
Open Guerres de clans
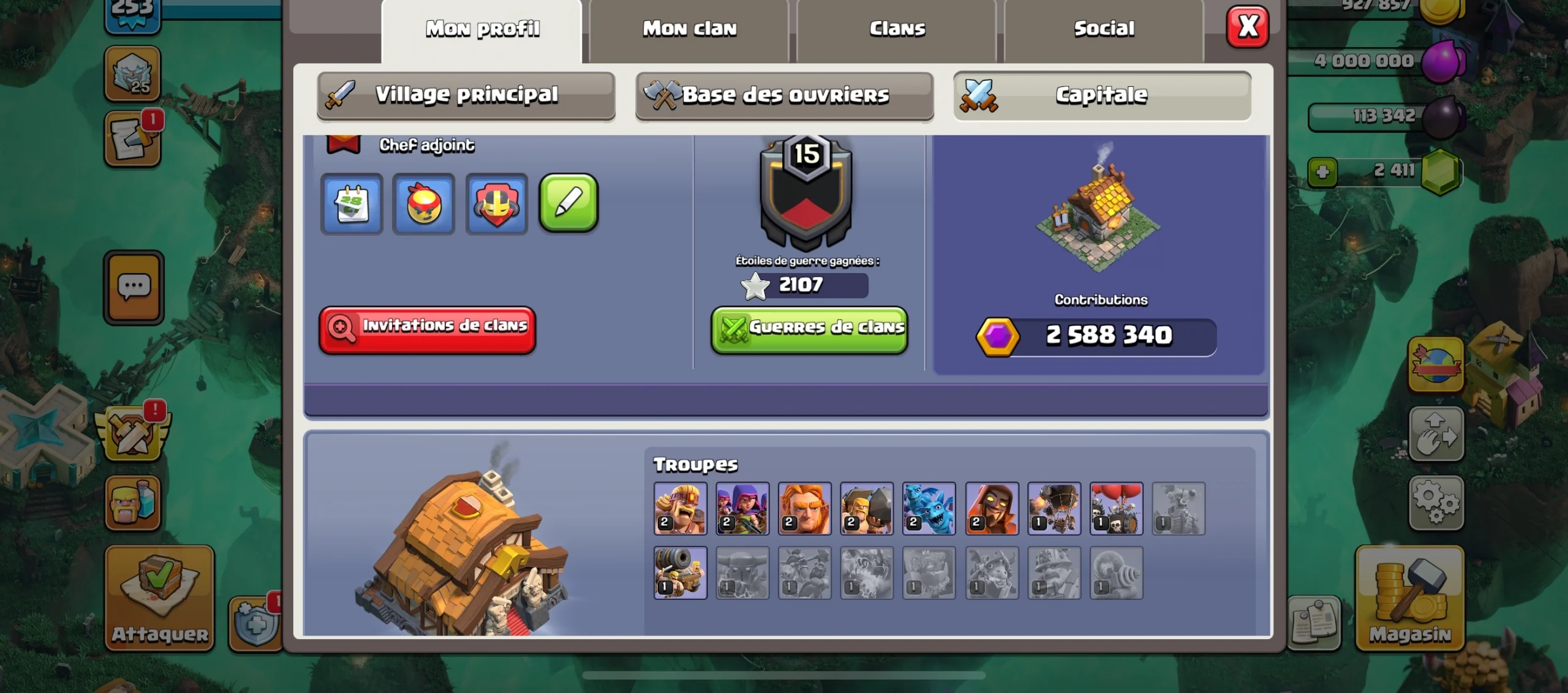coord(809,329)
